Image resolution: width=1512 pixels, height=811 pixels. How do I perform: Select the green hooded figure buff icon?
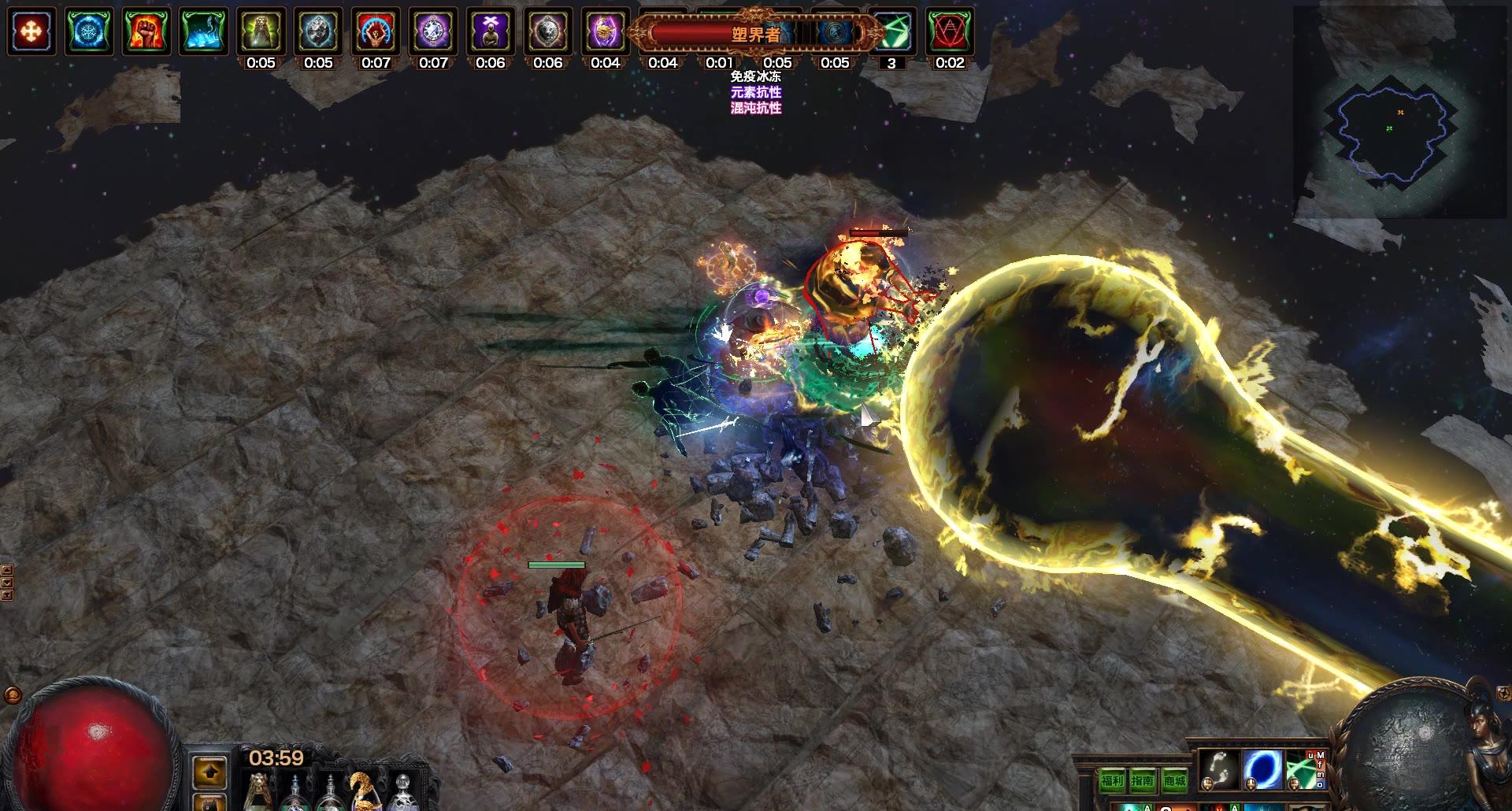[261, 31]
